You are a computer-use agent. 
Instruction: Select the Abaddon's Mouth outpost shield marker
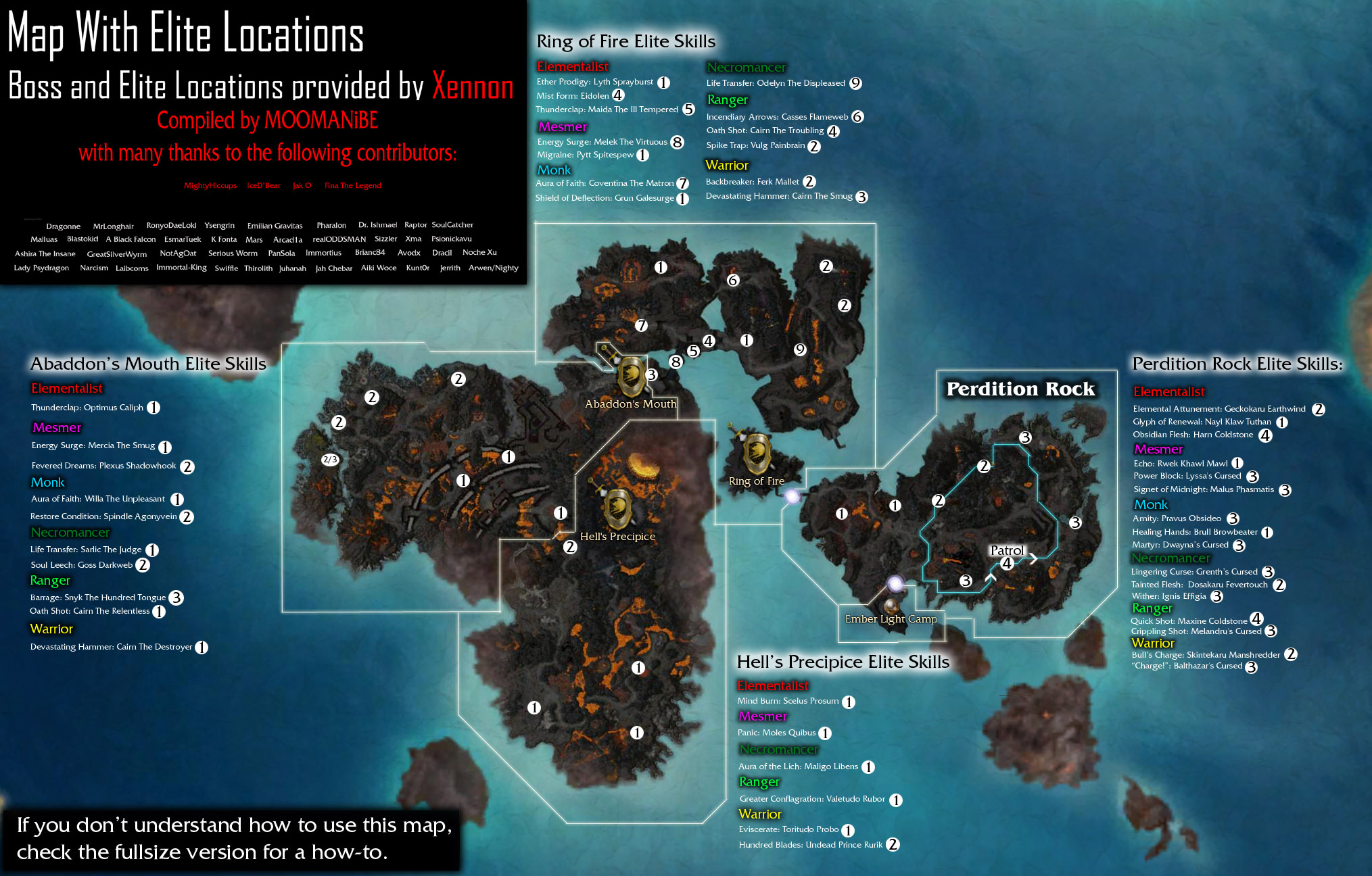[x=631, y=376]
